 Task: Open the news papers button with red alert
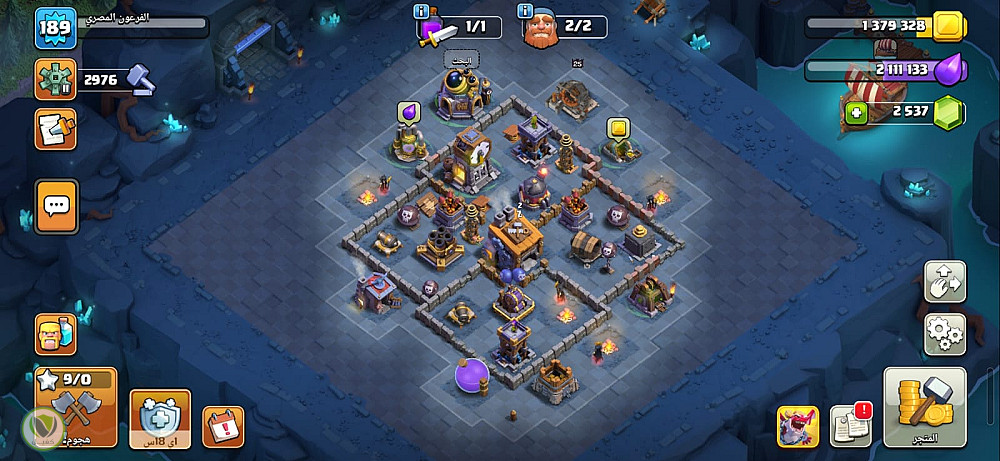click(x=850, y=425)
